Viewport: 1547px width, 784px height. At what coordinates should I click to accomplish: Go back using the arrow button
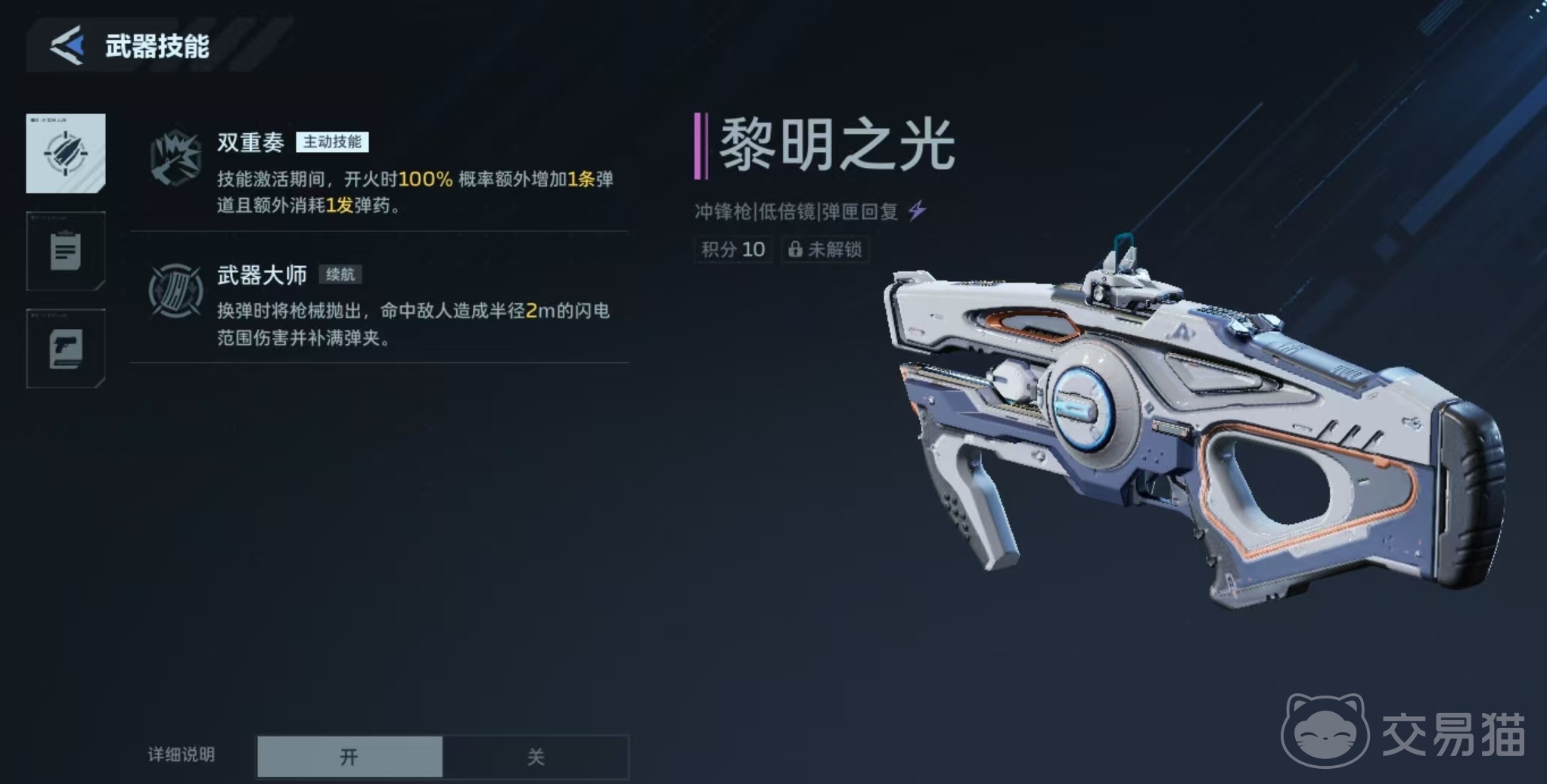pos(67,45)
